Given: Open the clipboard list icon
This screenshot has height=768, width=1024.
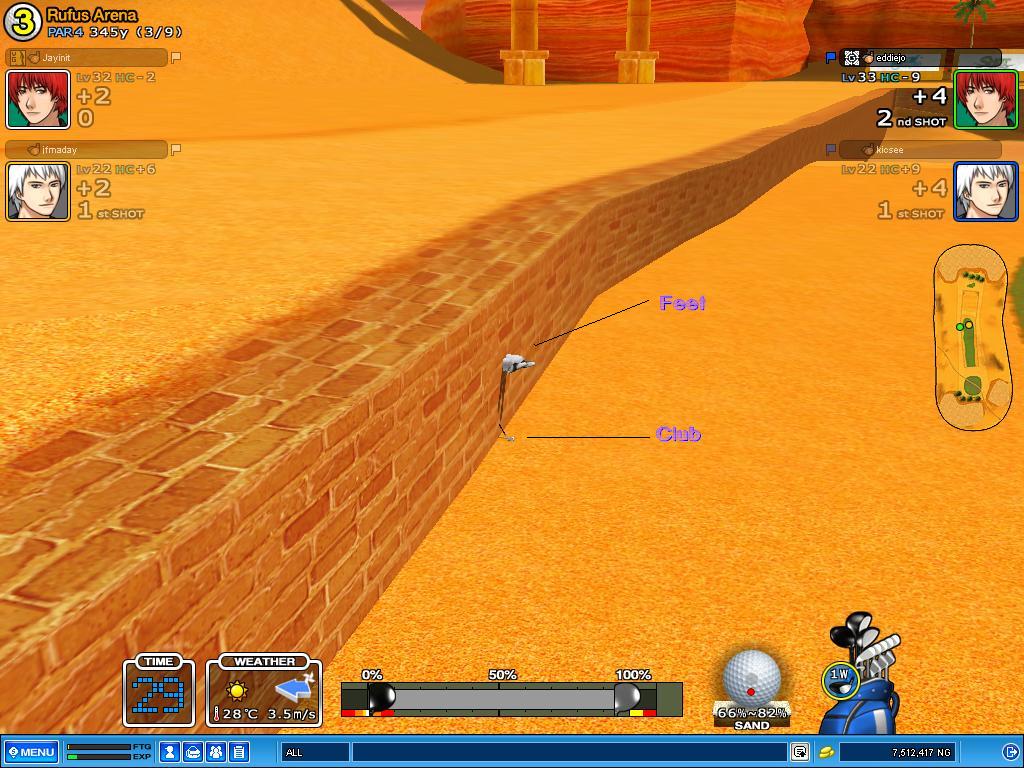Looking at the screenshot, I should (239, 752).
